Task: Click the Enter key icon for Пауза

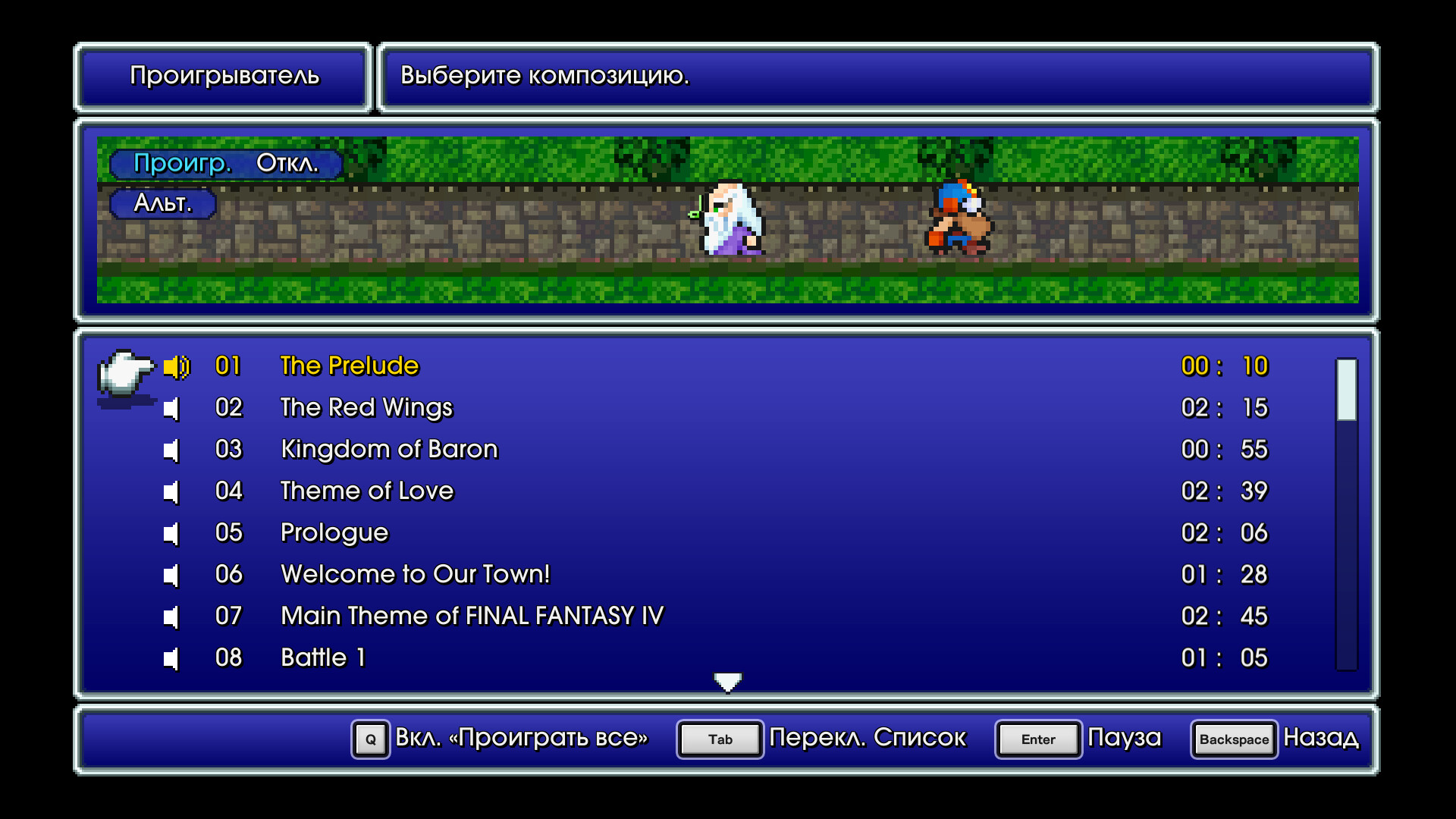Action: [x=1037, y=739]
